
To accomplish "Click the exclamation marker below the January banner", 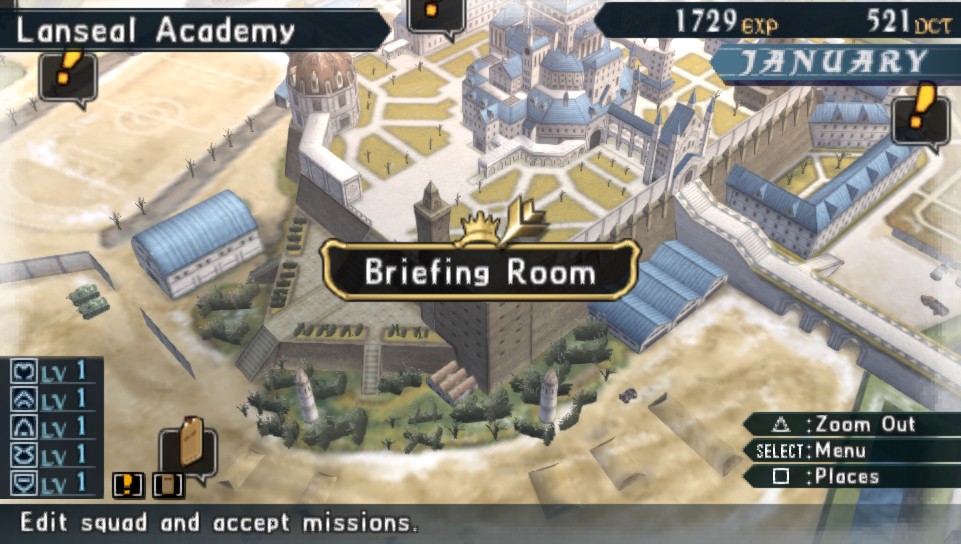I will pyautogui.click(x=920, y=114).
